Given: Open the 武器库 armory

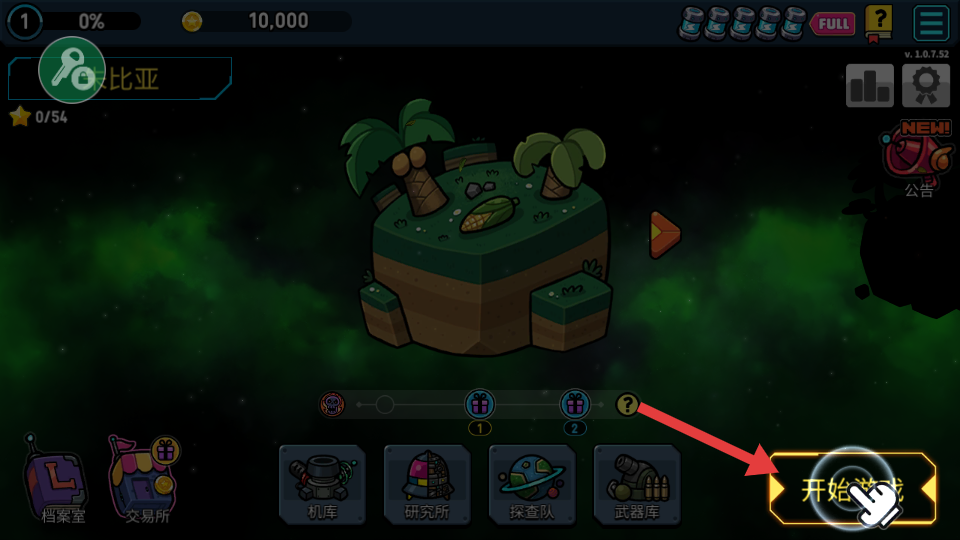Looking at the screenshot, I should point(637,486).
